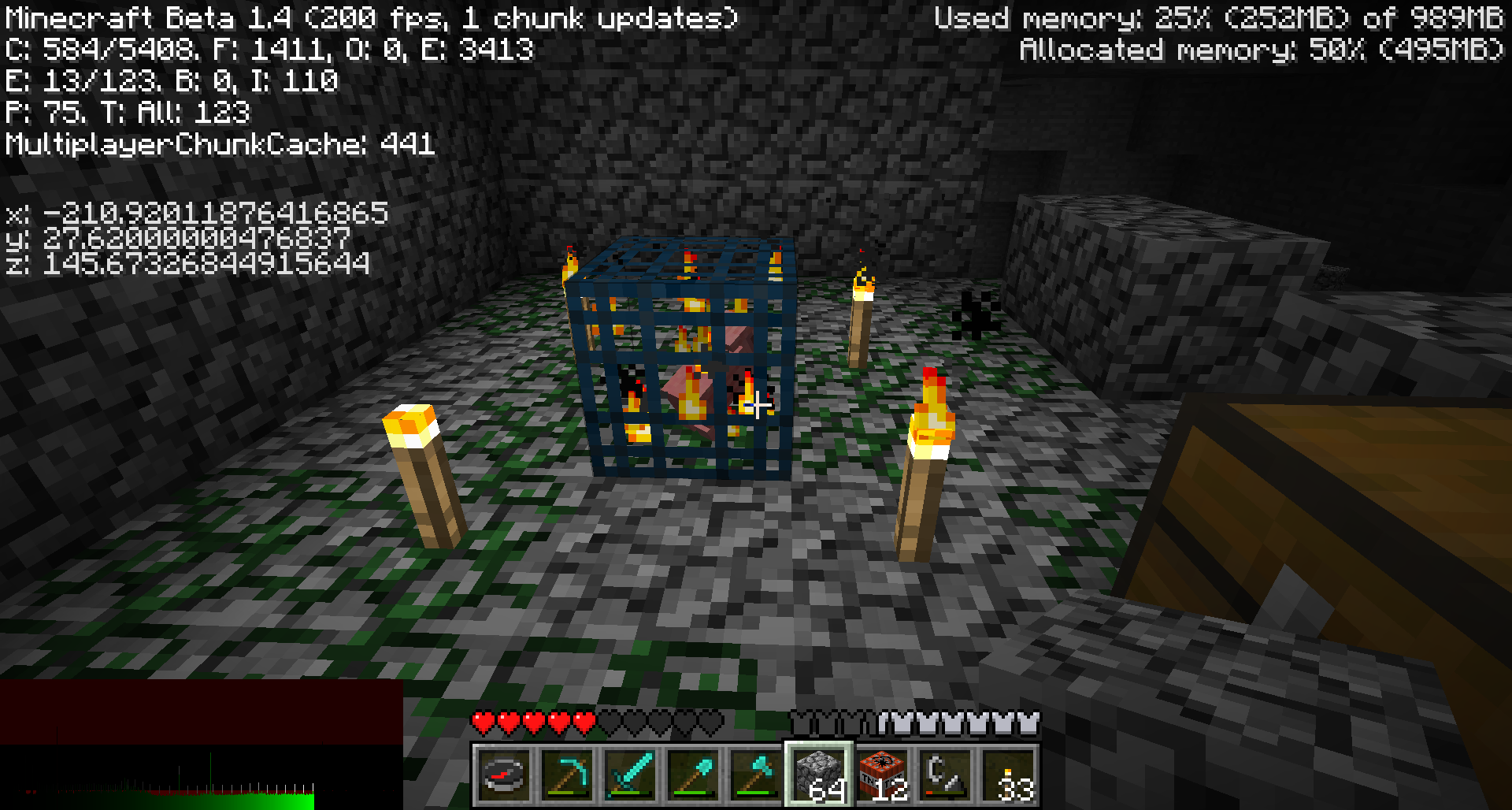Select the diamond pickaxe slot
Image resolution: width=1512 pixels, height=810 pixels.
pos(567,775)
